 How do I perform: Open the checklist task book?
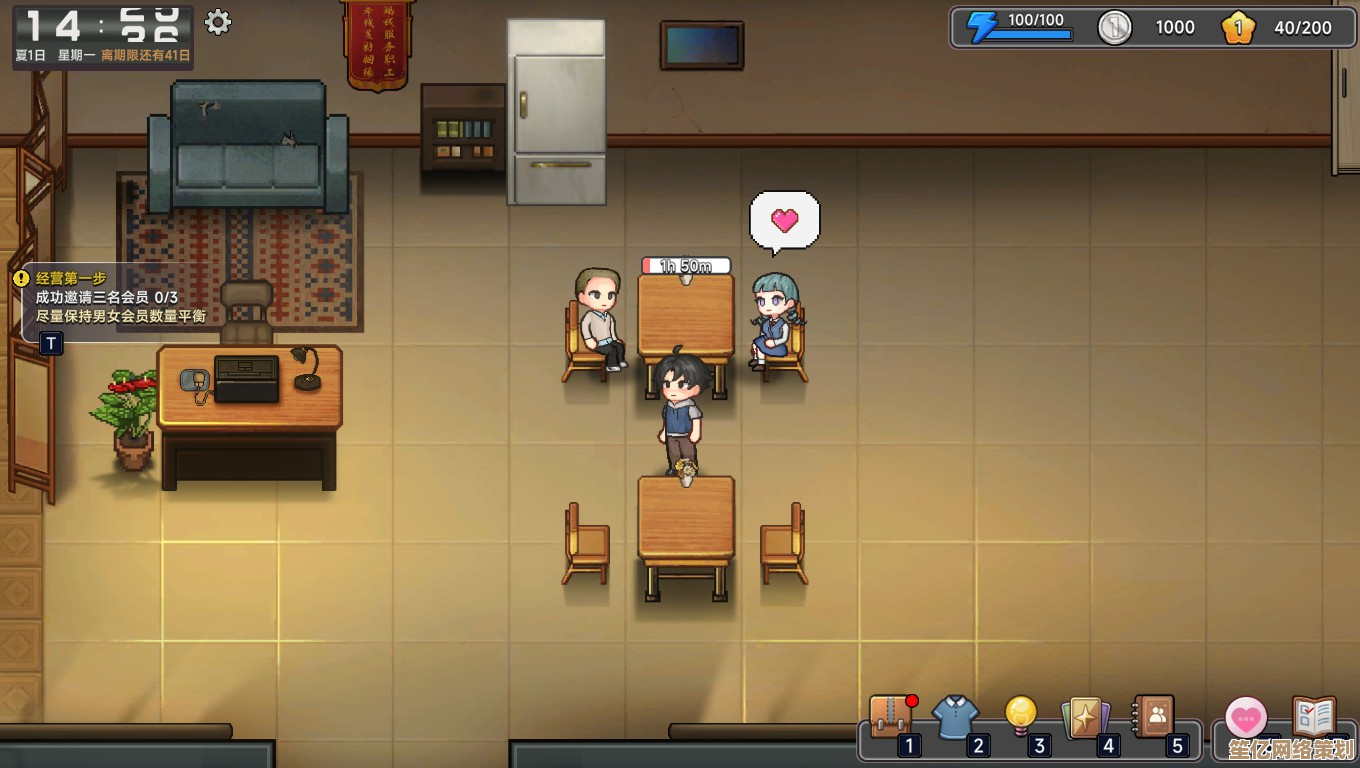(1313, 717)
